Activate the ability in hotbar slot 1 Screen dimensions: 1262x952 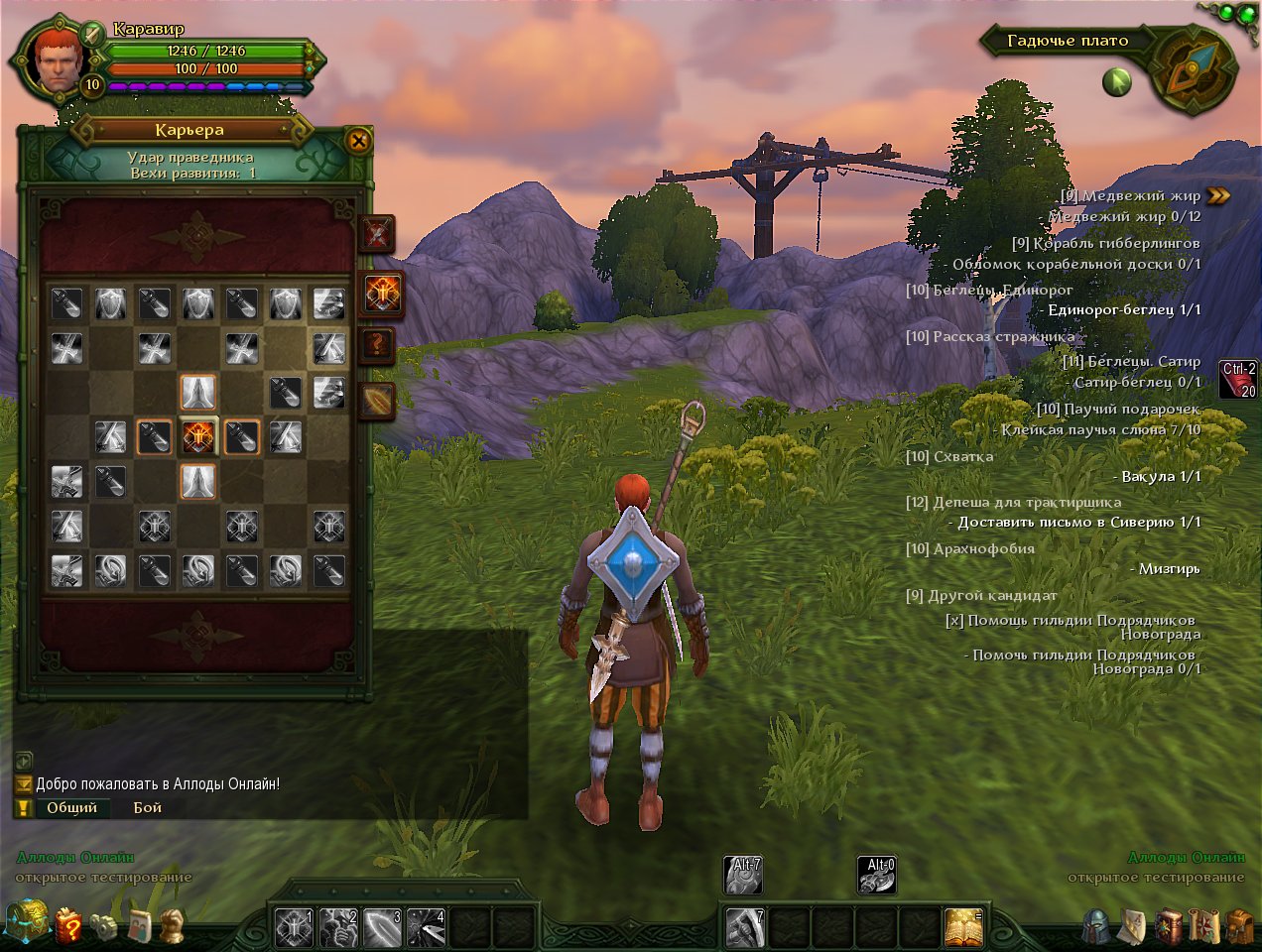(294, 927)
